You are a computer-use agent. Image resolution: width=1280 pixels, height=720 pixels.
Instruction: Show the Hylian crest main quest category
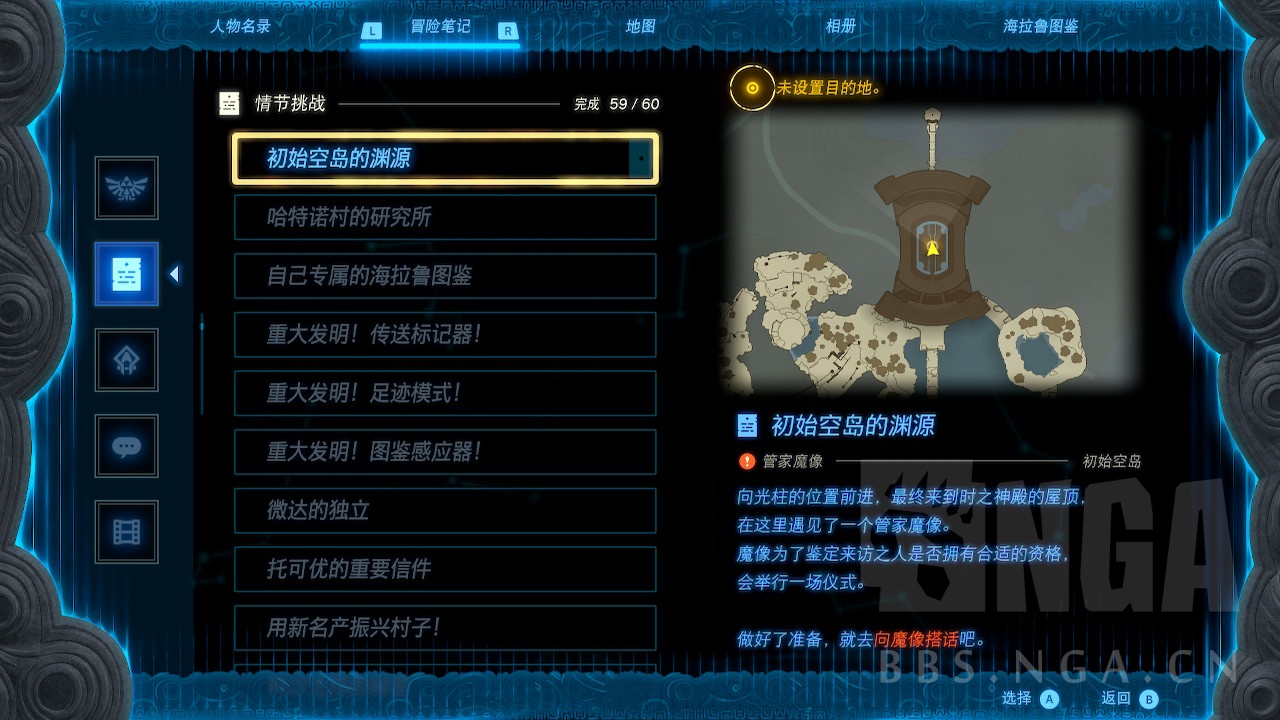(126, 188)
